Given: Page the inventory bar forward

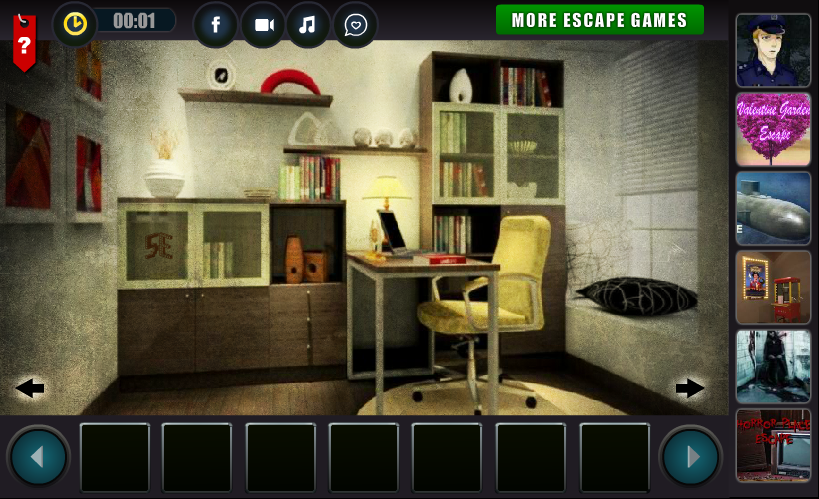Looking at the screenshot, I should coord(690,457).
